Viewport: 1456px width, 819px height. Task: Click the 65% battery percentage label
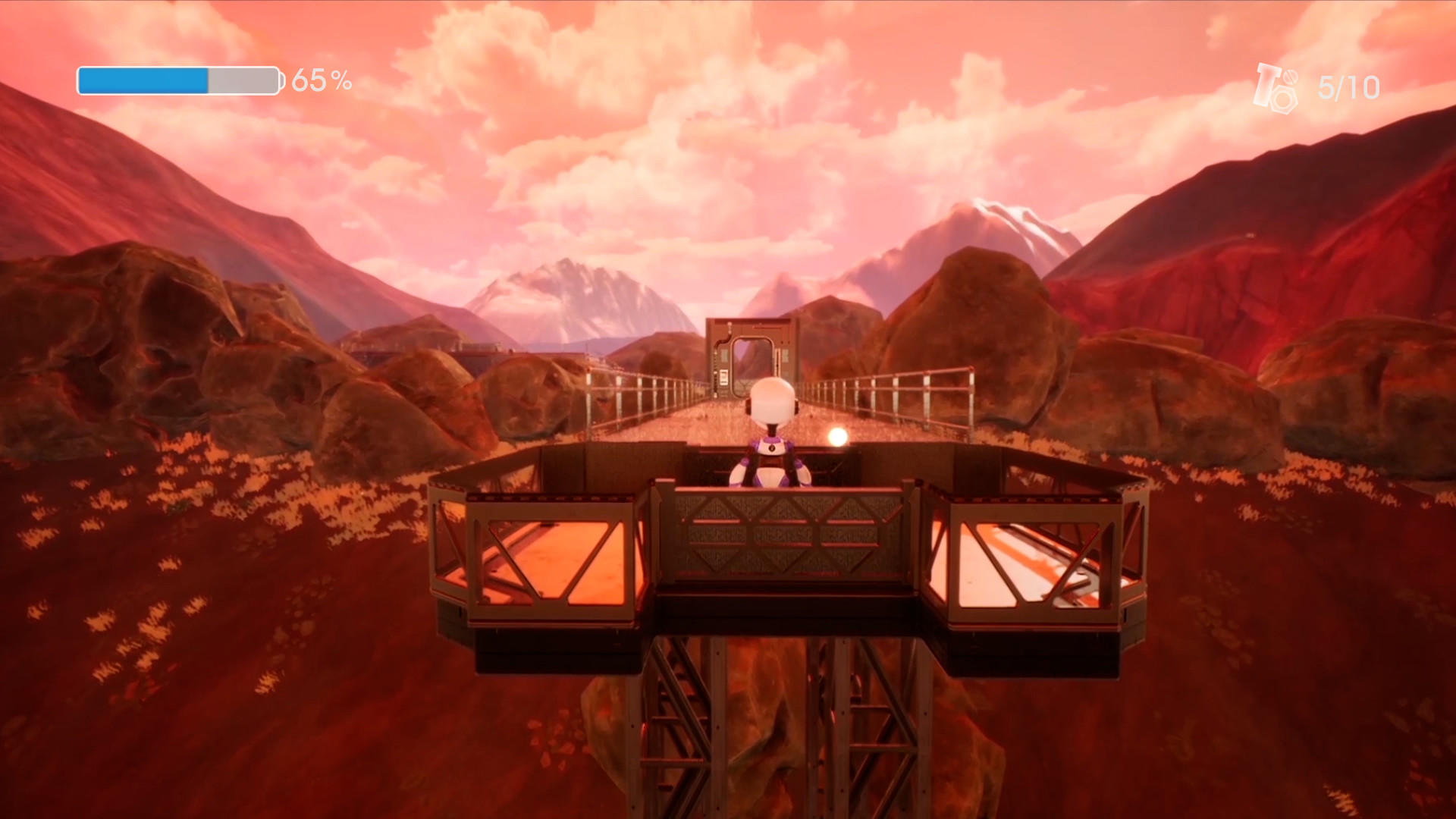322,79
